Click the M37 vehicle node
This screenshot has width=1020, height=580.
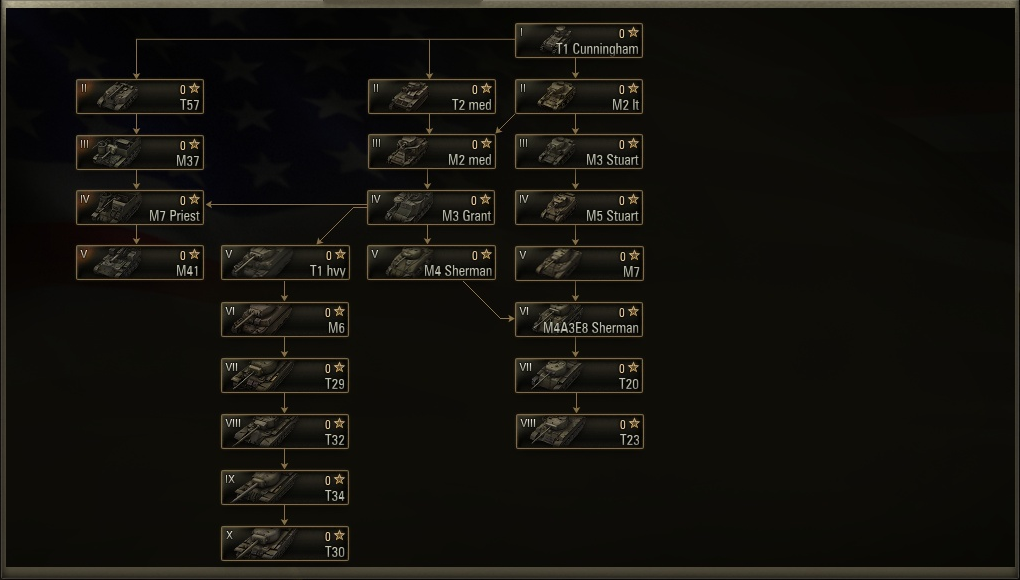(x=140, y=153)
